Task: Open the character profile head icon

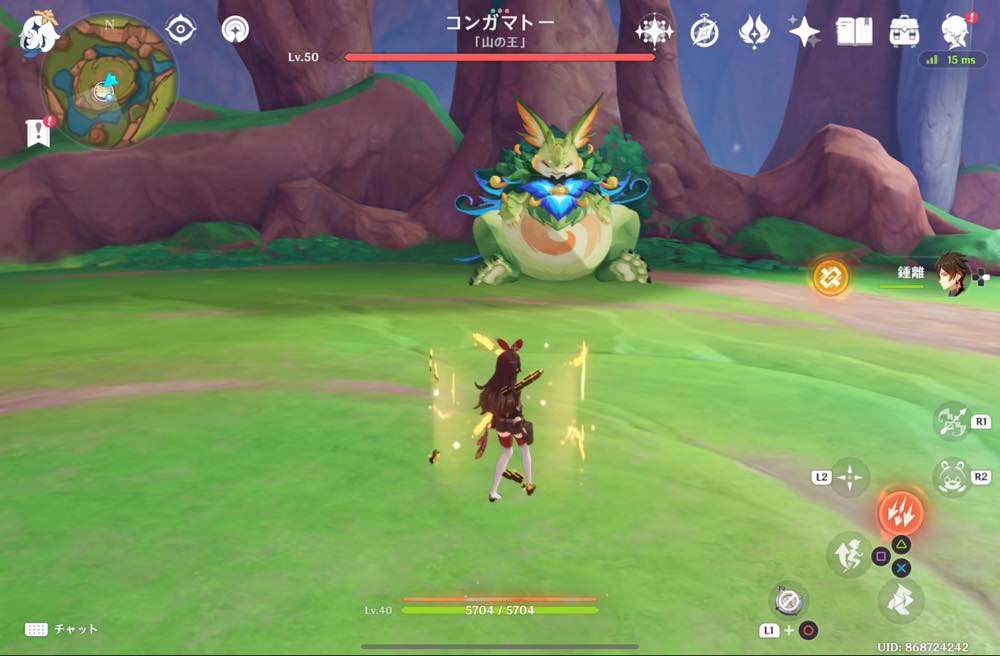Action: (x=955, y=32)
